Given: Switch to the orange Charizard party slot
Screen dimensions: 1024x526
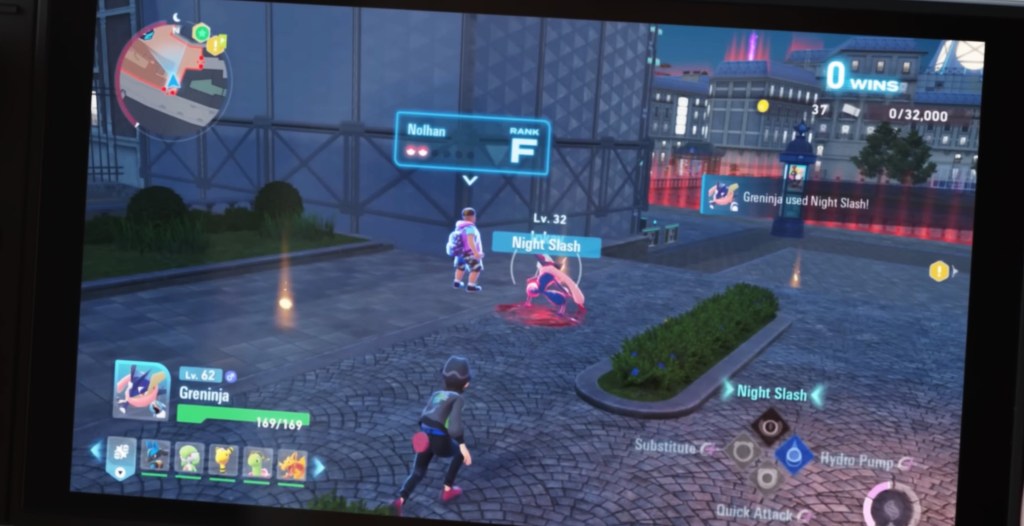Looking at the screenshot, I should 291,464.
